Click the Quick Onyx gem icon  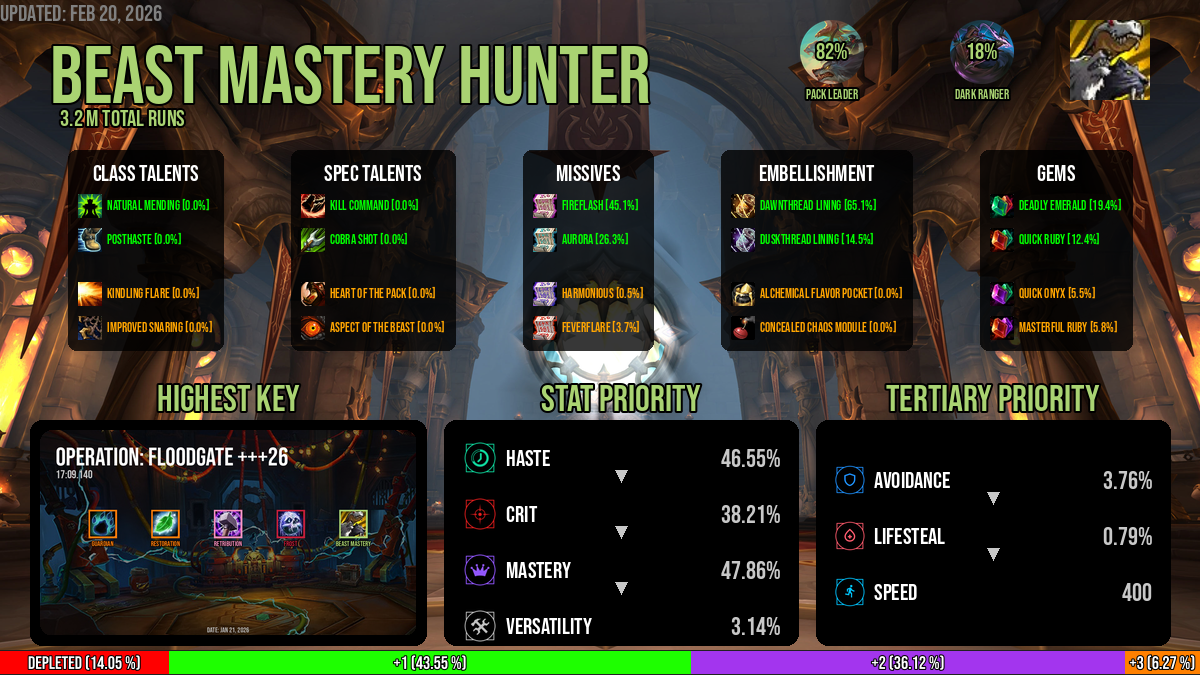tap(1002, 293)
